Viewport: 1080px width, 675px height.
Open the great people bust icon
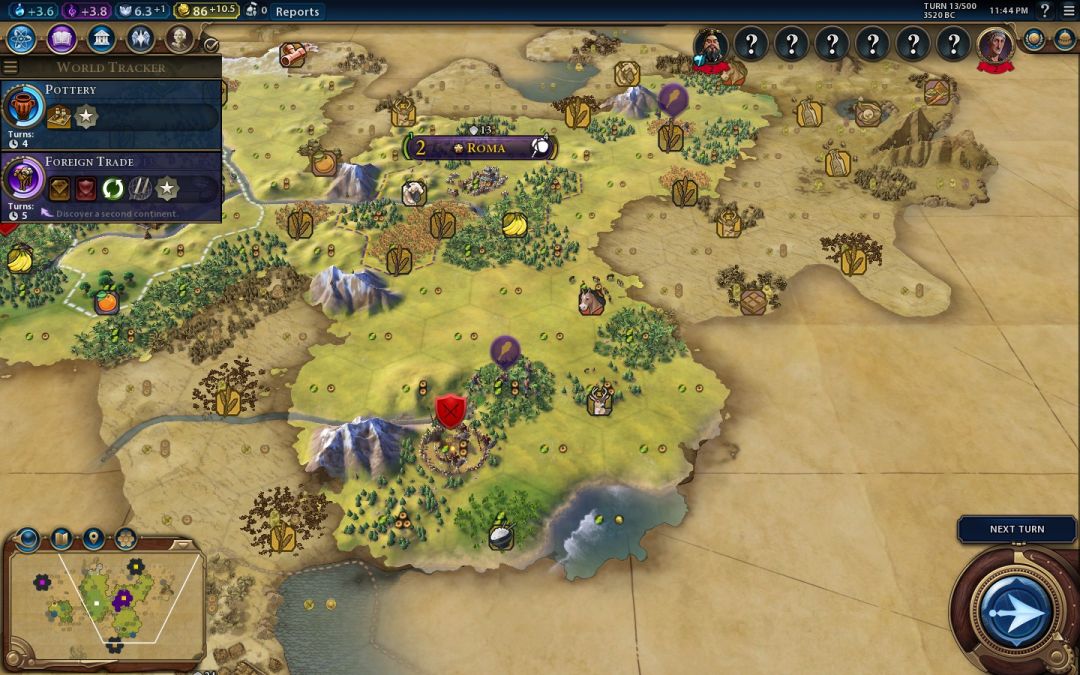coord(179,39)
